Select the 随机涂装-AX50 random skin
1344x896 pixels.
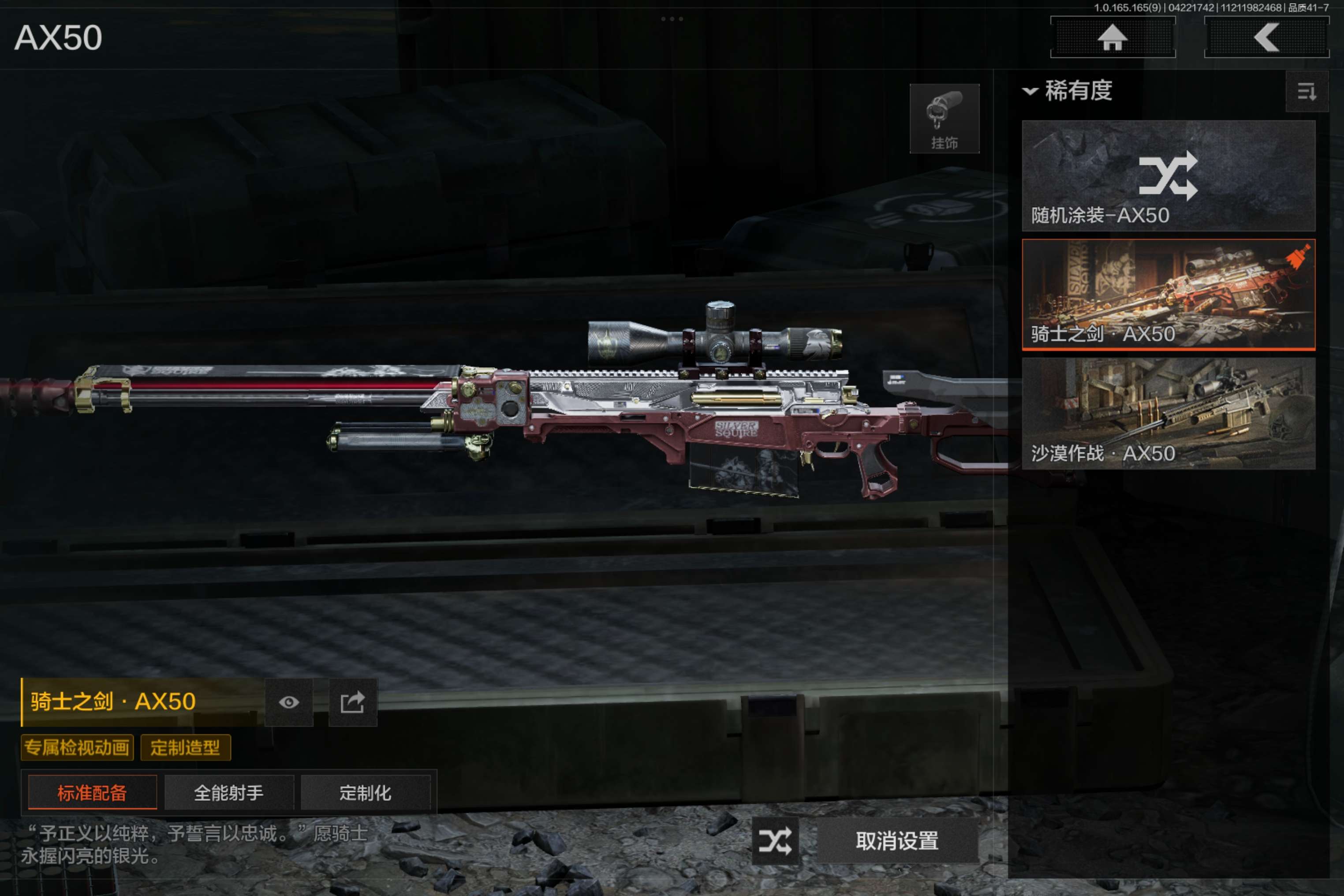1168,175
